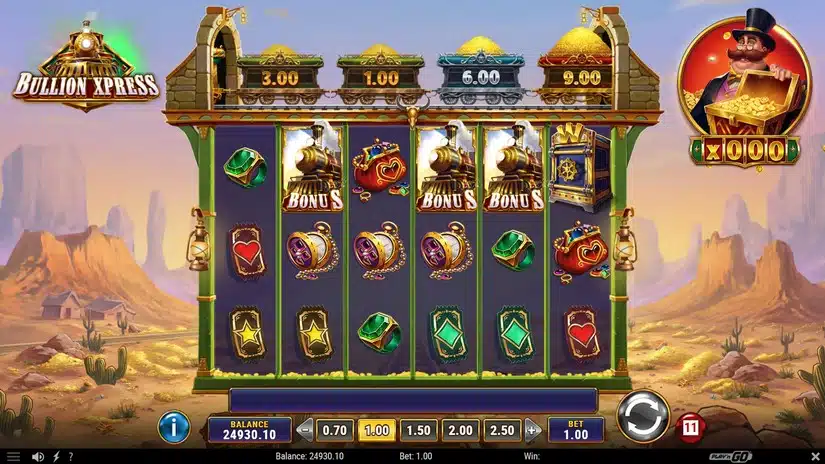
Task: Pick the 2.50 bet value
Action: tap(502, 430)
